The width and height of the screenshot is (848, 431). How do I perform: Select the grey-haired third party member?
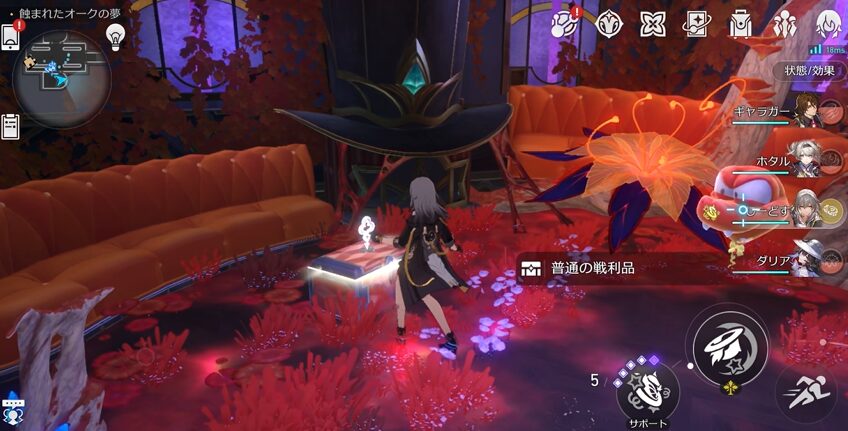tap(805, 209)
